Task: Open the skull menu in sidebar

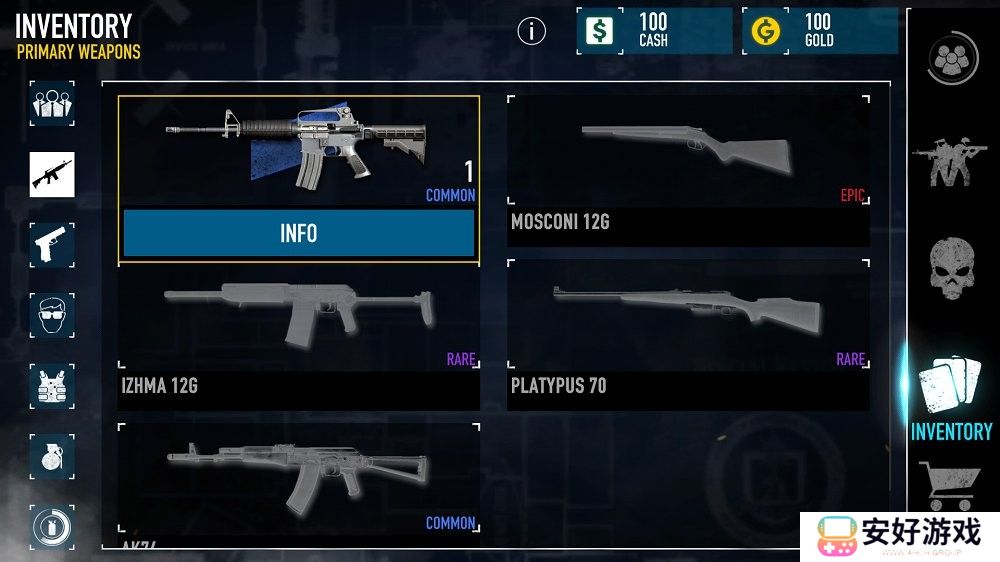Action: click(950, 268)
